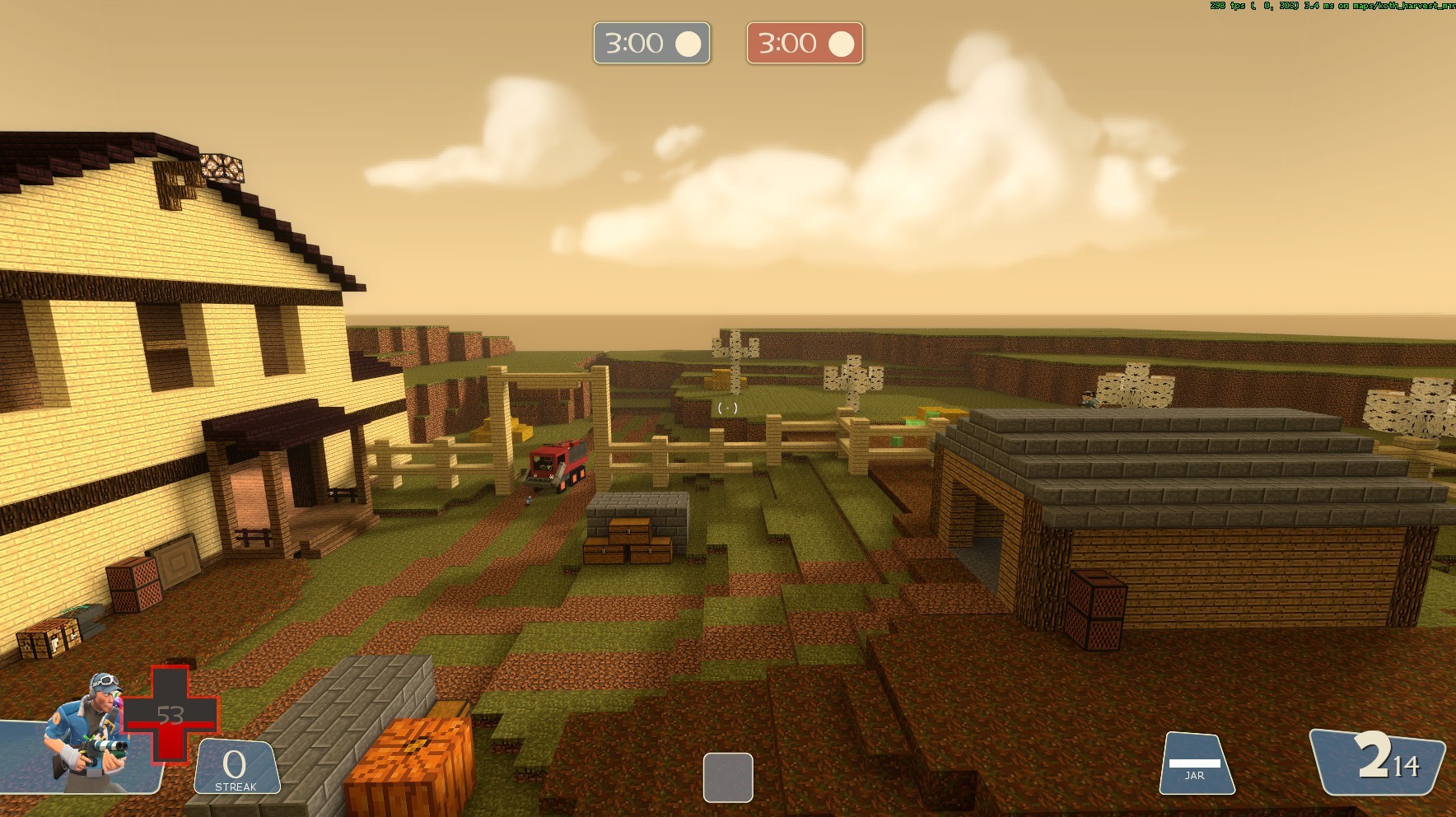Click the BLU team round timer circle

688,44
